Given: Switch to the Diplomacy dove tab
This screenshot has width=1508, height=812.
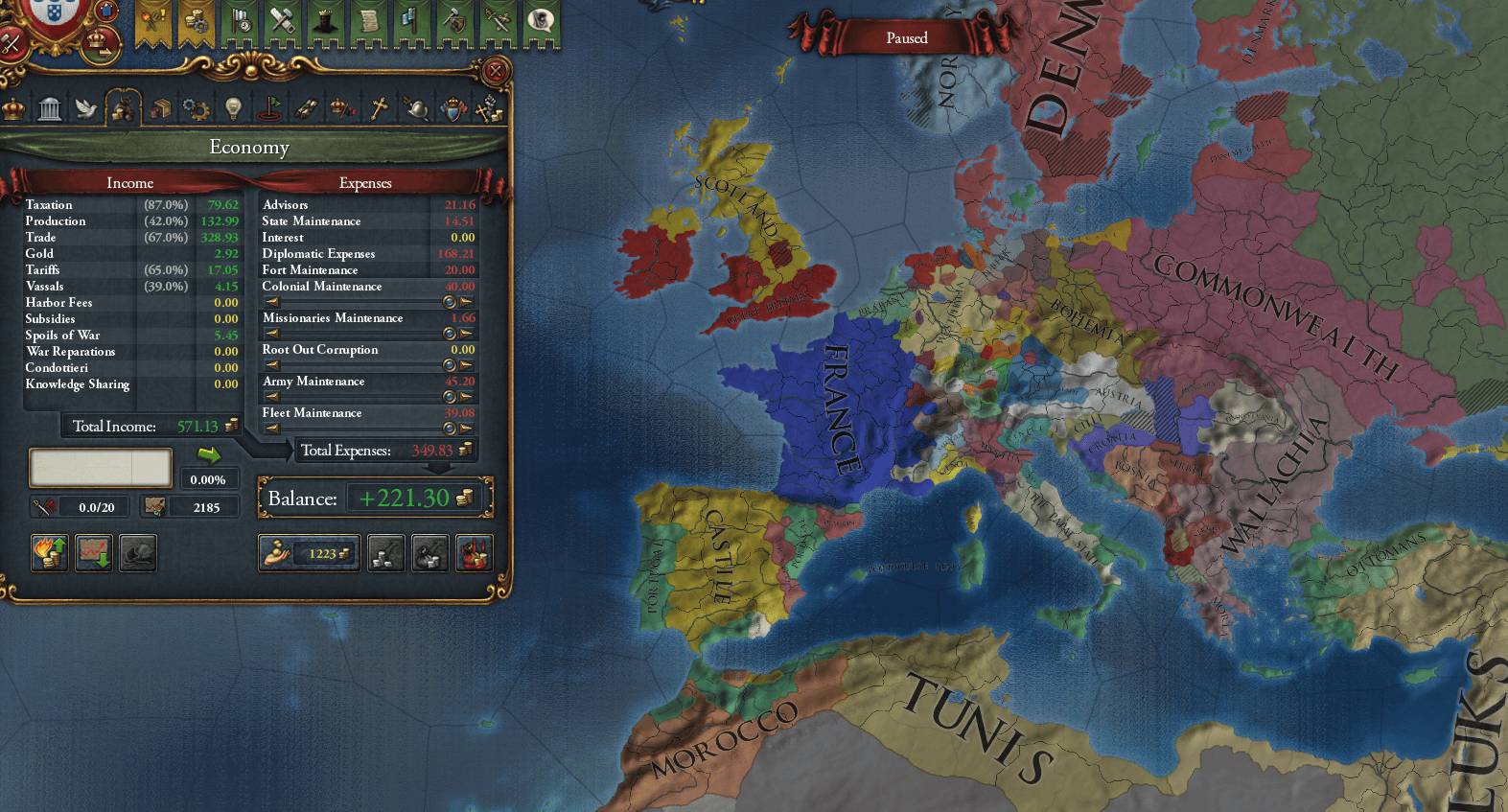Looking at the screenshot, I should point(86,108).
